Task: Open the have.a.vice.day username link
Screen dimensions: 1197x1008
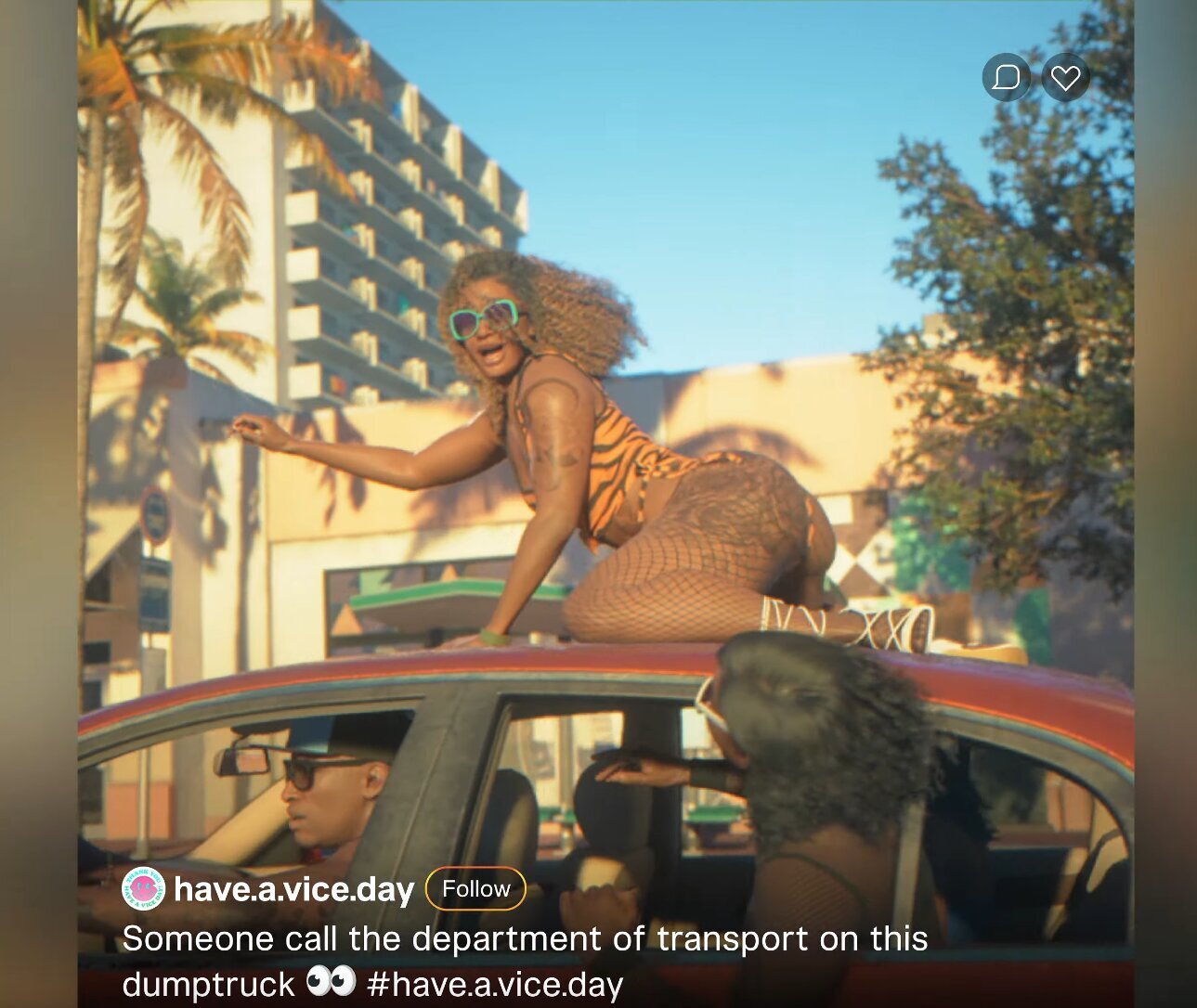Action: point(293,889)
